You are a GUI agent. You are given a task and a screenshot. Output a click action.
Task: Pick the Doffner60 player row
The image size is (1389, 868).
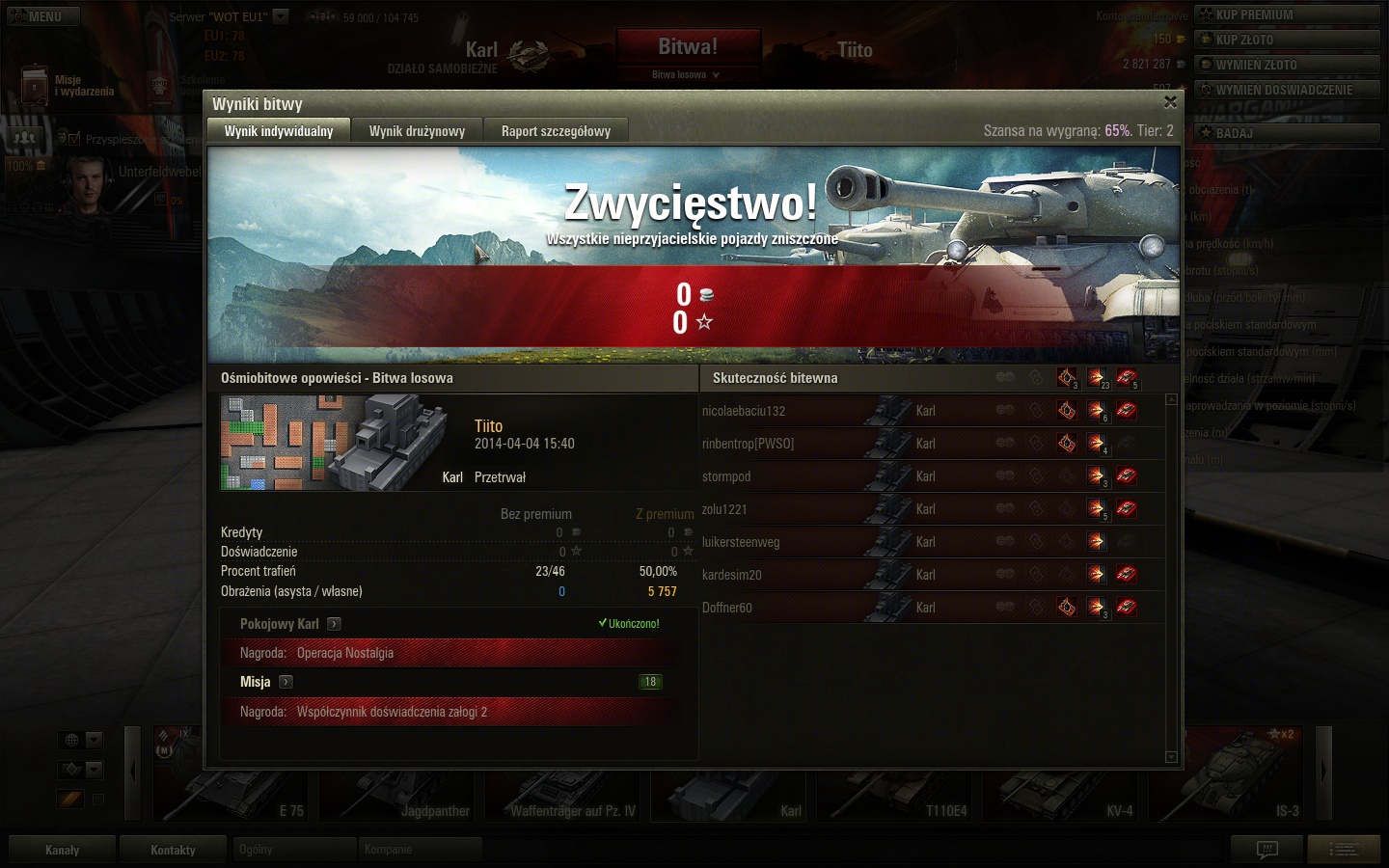tap(727, 608)
